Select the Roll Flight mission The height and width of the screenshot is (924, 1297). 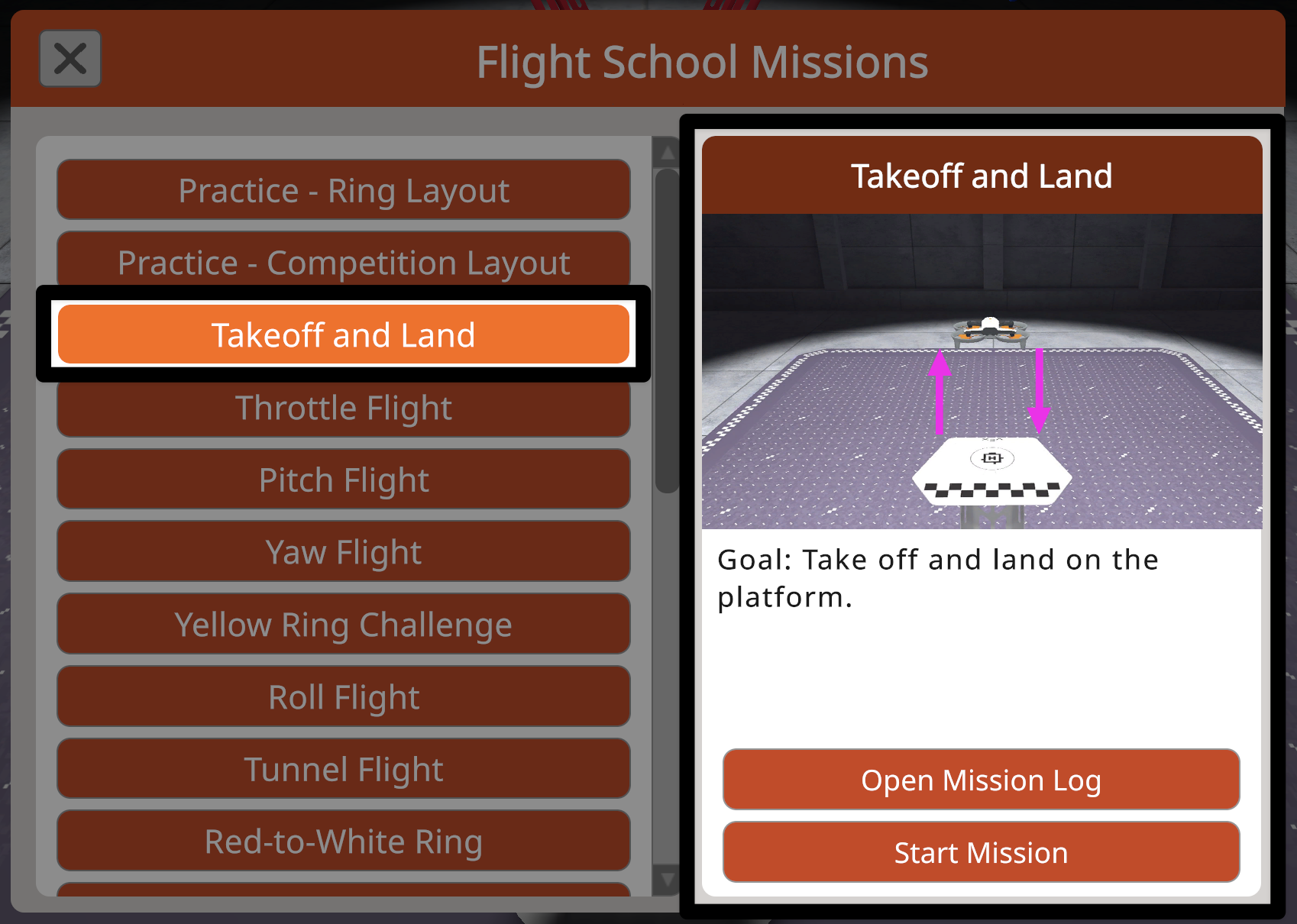[343, 696]
